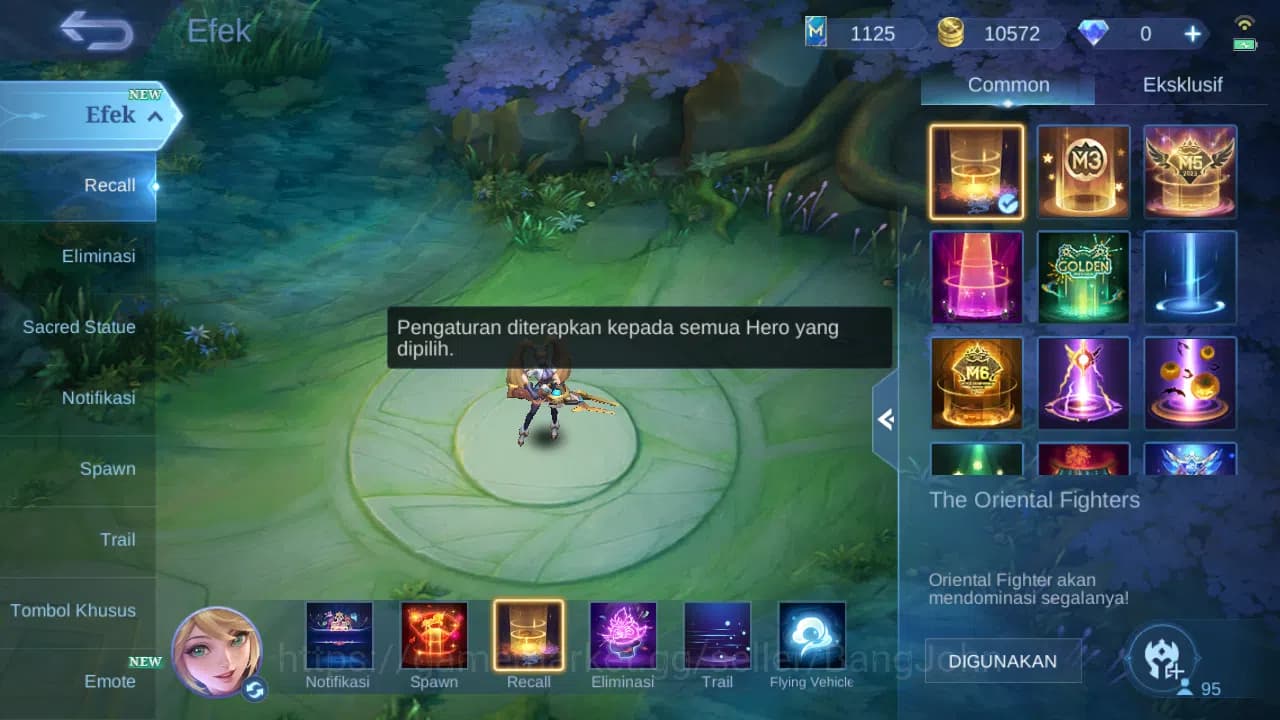Select the M3 recall effect thumbnail
This screenshot has width=1280, height=720.
(x=1083, y=171)
